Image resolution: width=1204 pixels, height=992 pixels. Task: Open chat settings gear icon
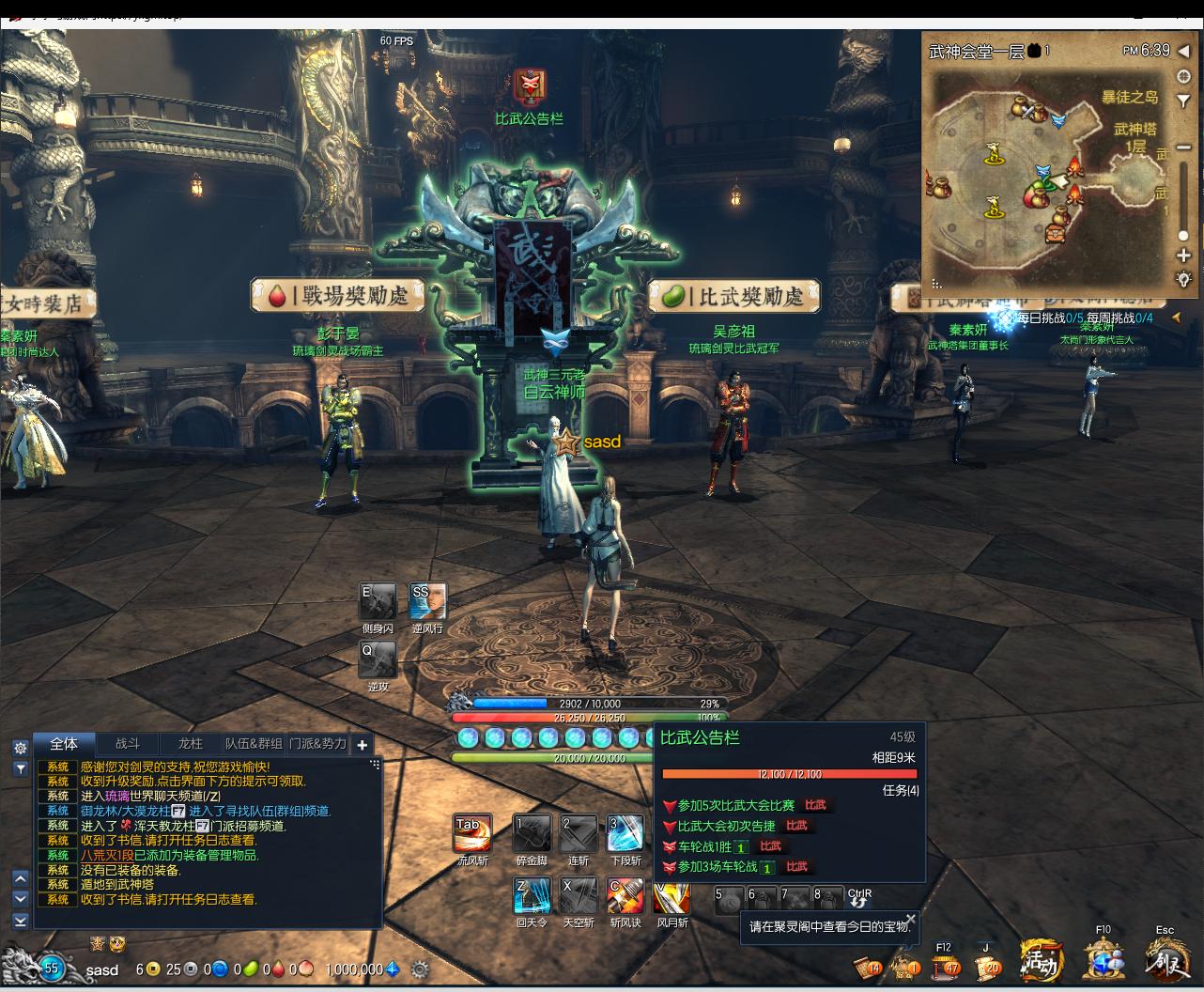click(x=20, y=748)
